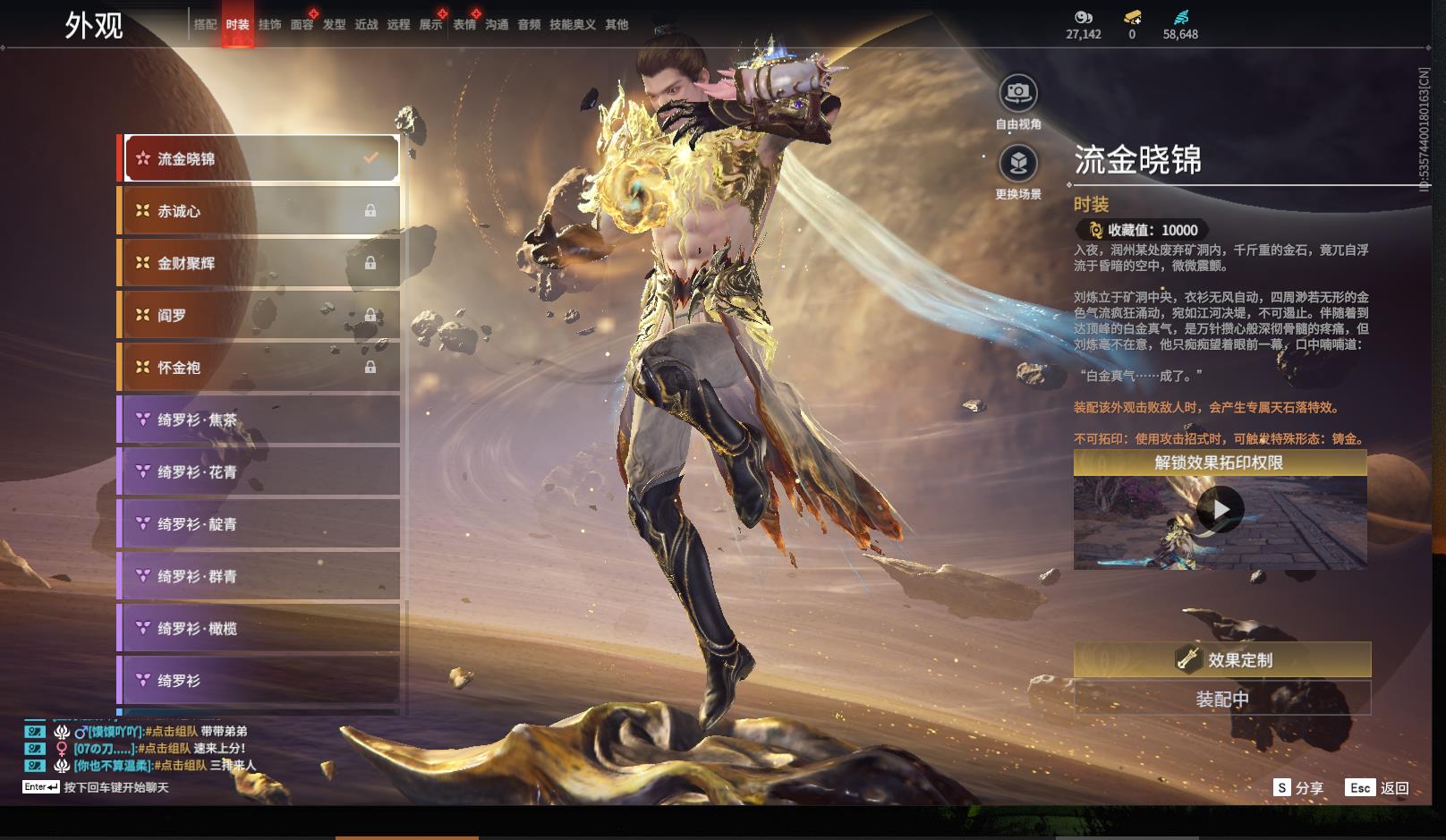Click the 返回 back button
1446x840 pixels.
1378,788
